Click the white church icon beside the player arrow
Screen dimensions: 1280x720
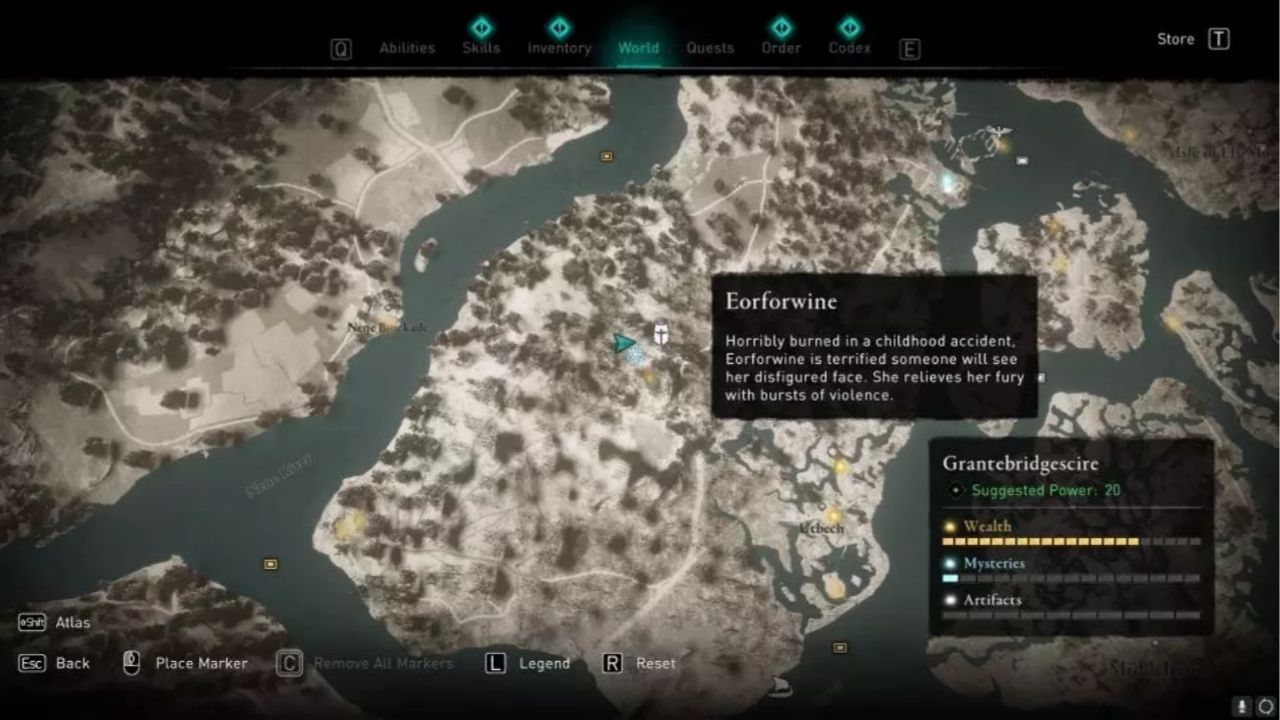(661, 334)
